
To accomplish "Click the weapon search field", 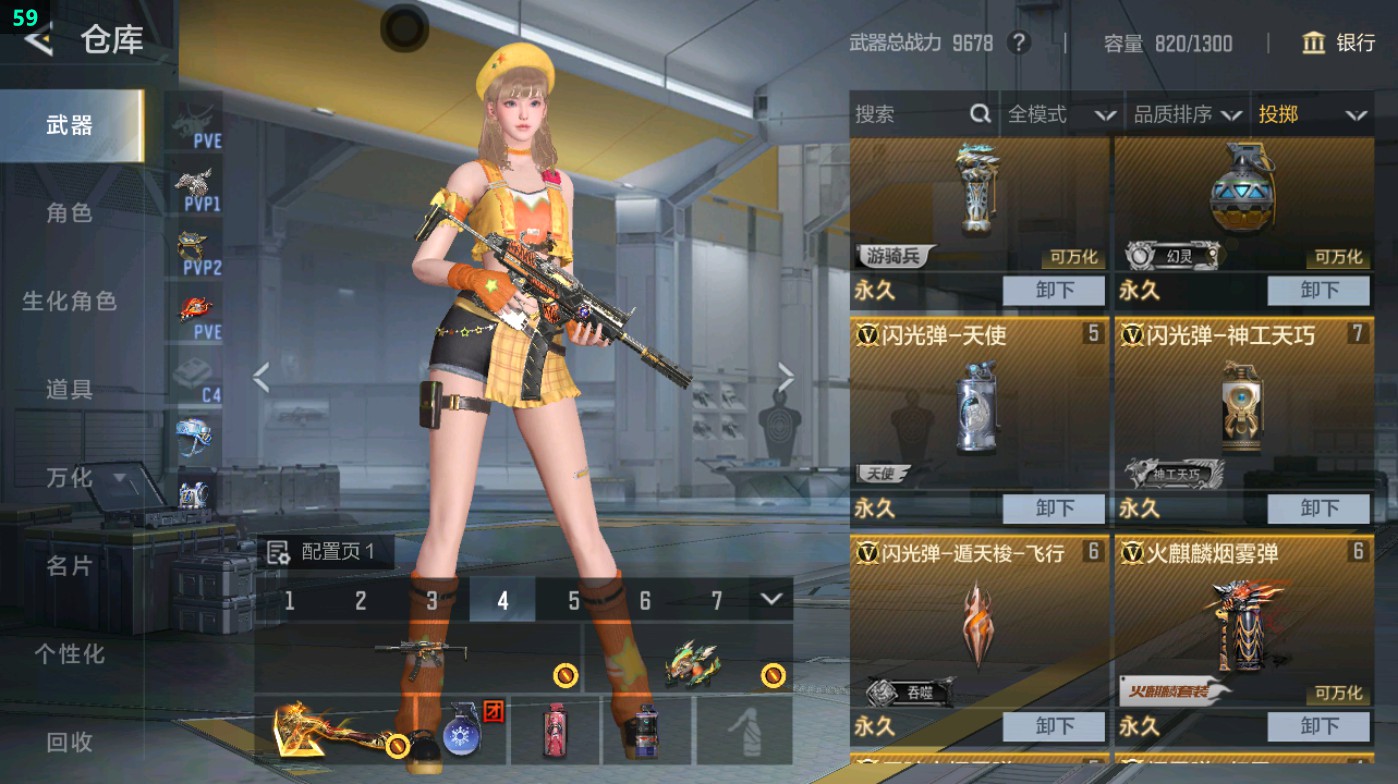I will [x=910, y=115].
